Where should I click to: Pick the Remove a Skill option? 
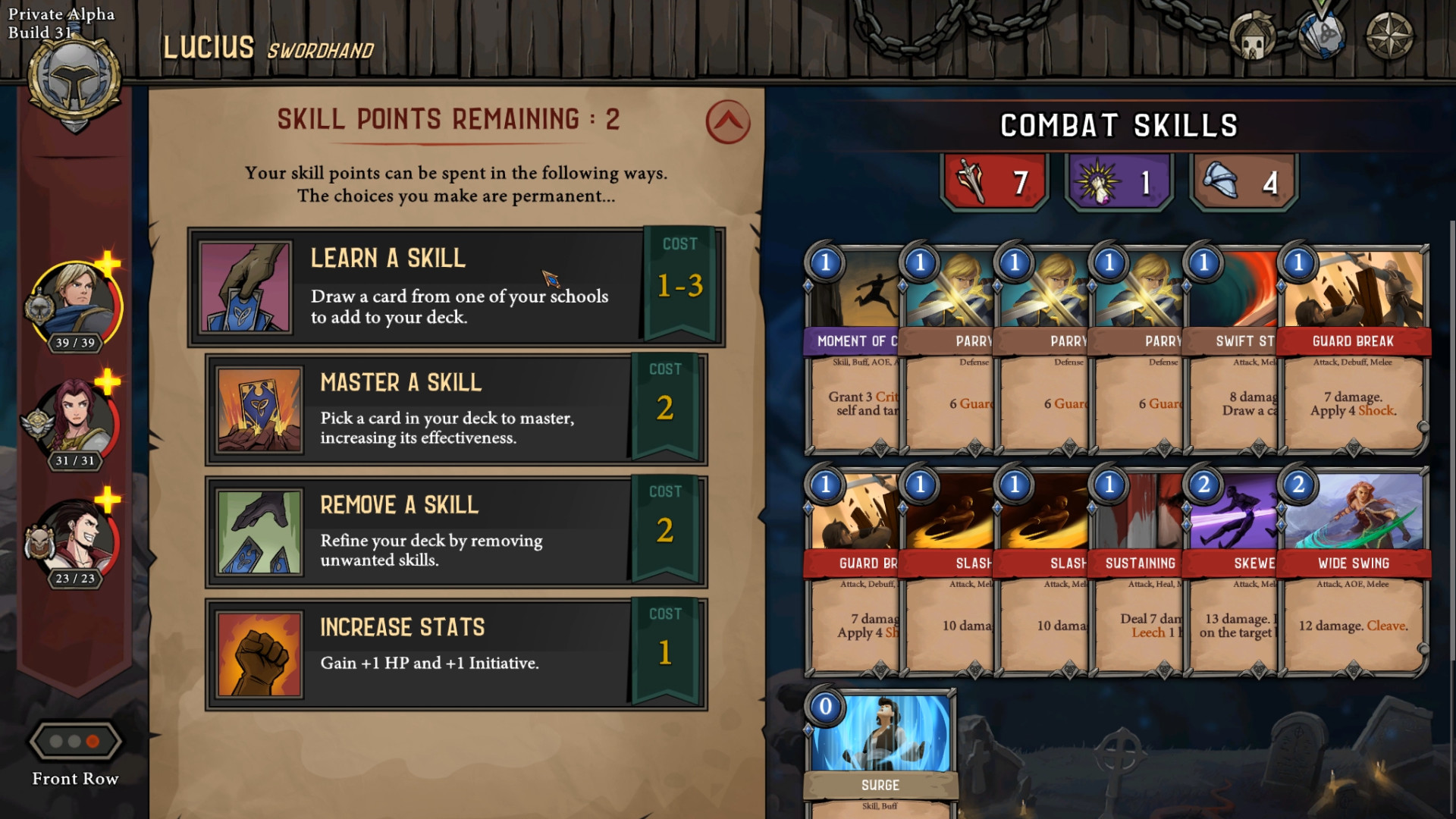click(x=455, y=532)
